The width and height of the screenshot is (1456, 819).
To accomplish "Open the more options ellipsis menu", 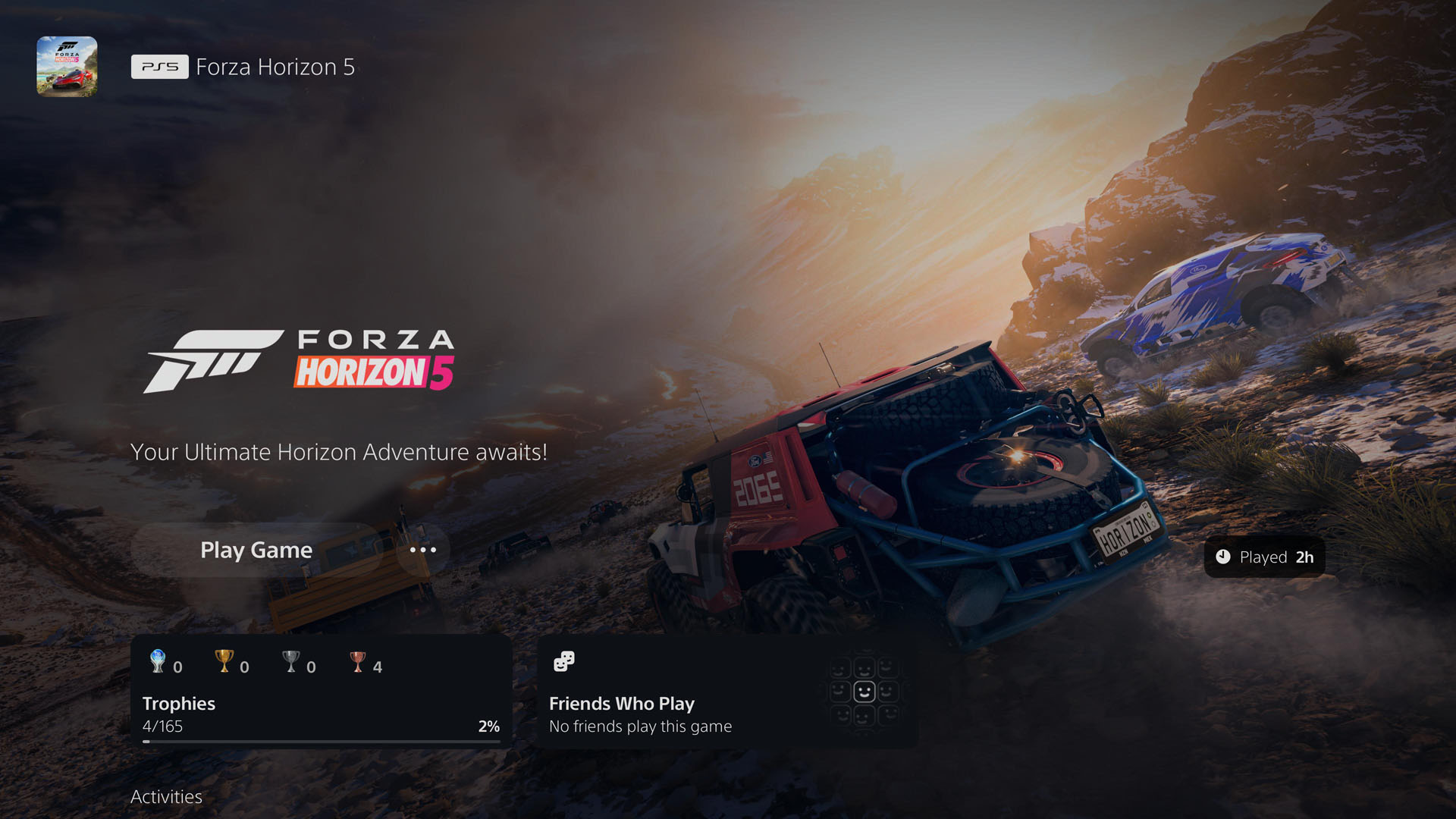I will pyautogui.click(x=422, y=550).
